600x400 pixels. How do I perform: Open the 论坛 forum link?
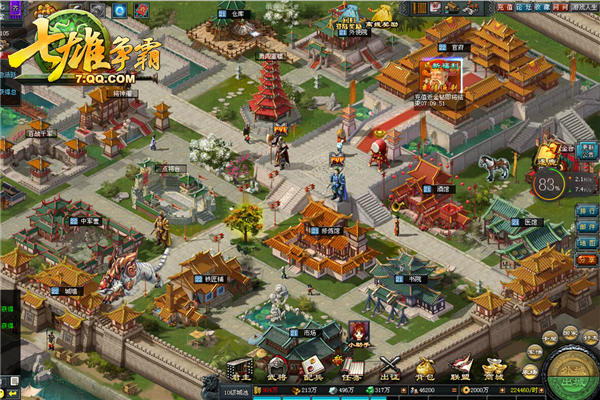(x=523, y=7)
